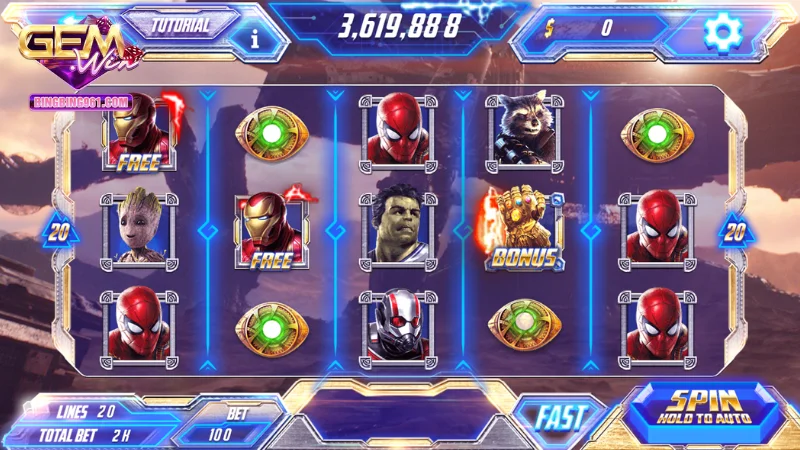
Task: Toggle Fast spin mode
Action: pos(560,413)
